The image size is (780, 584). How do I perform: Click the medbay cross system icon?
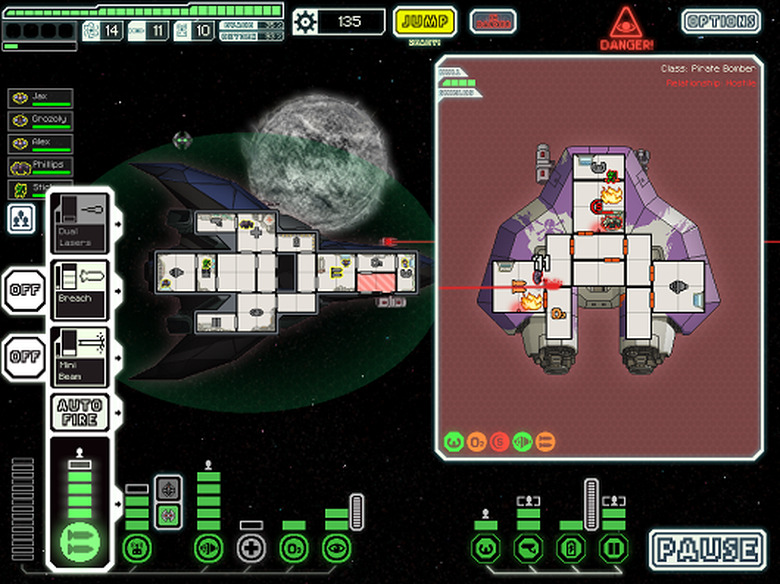coord(251,547)
